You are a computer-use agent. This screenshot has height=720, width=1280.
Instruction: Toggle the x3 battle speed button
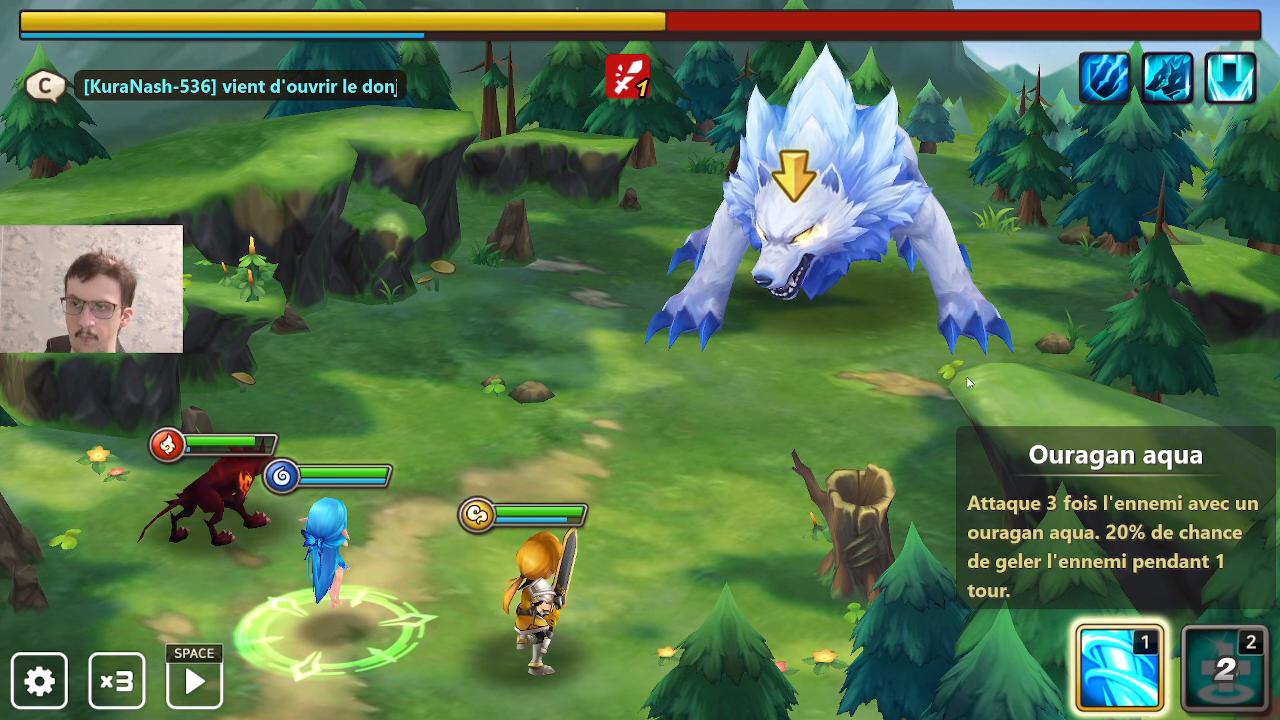[x=117, y=681]
